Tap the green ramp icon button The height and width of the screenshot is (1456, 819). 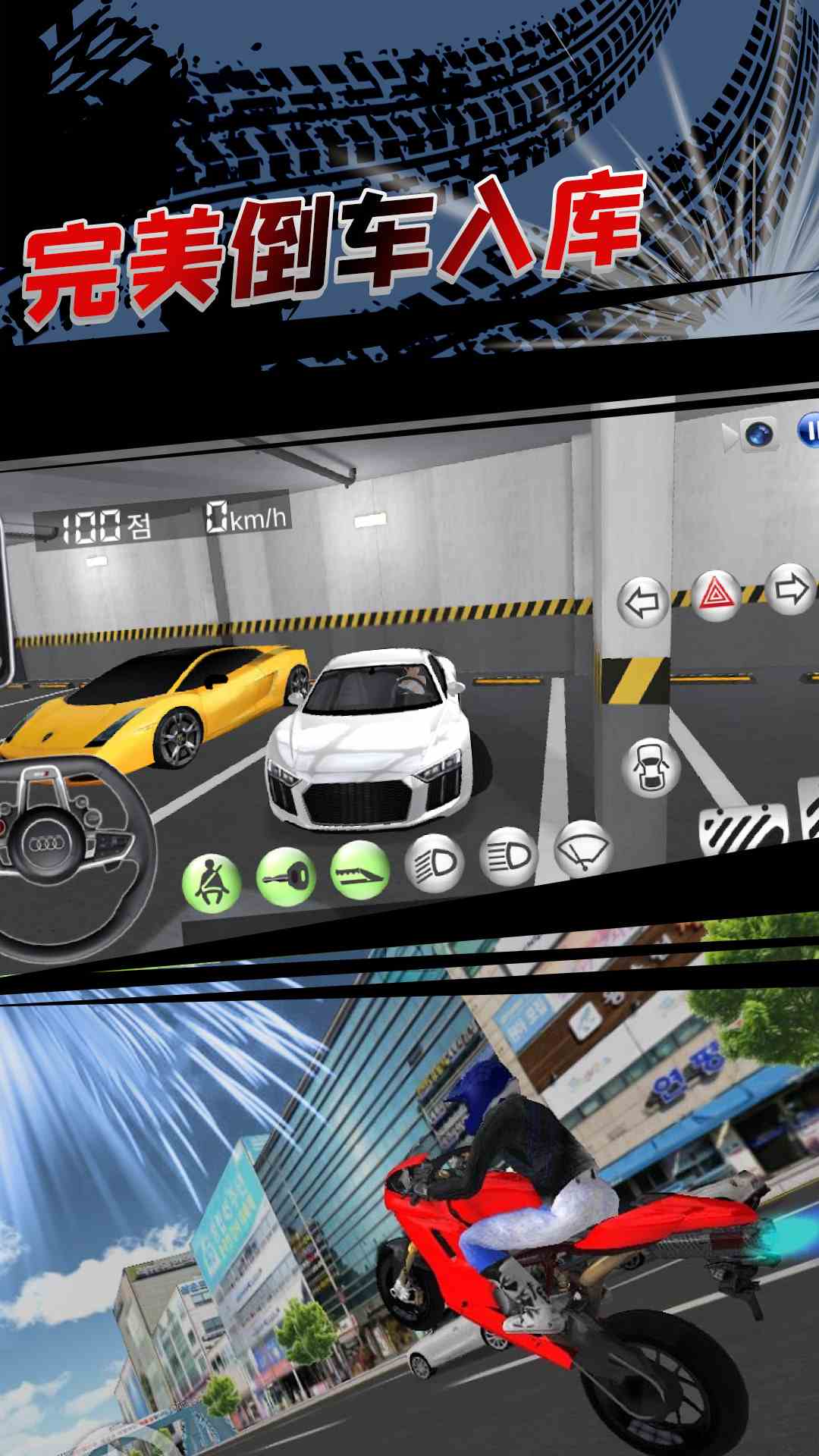[360, 871]
